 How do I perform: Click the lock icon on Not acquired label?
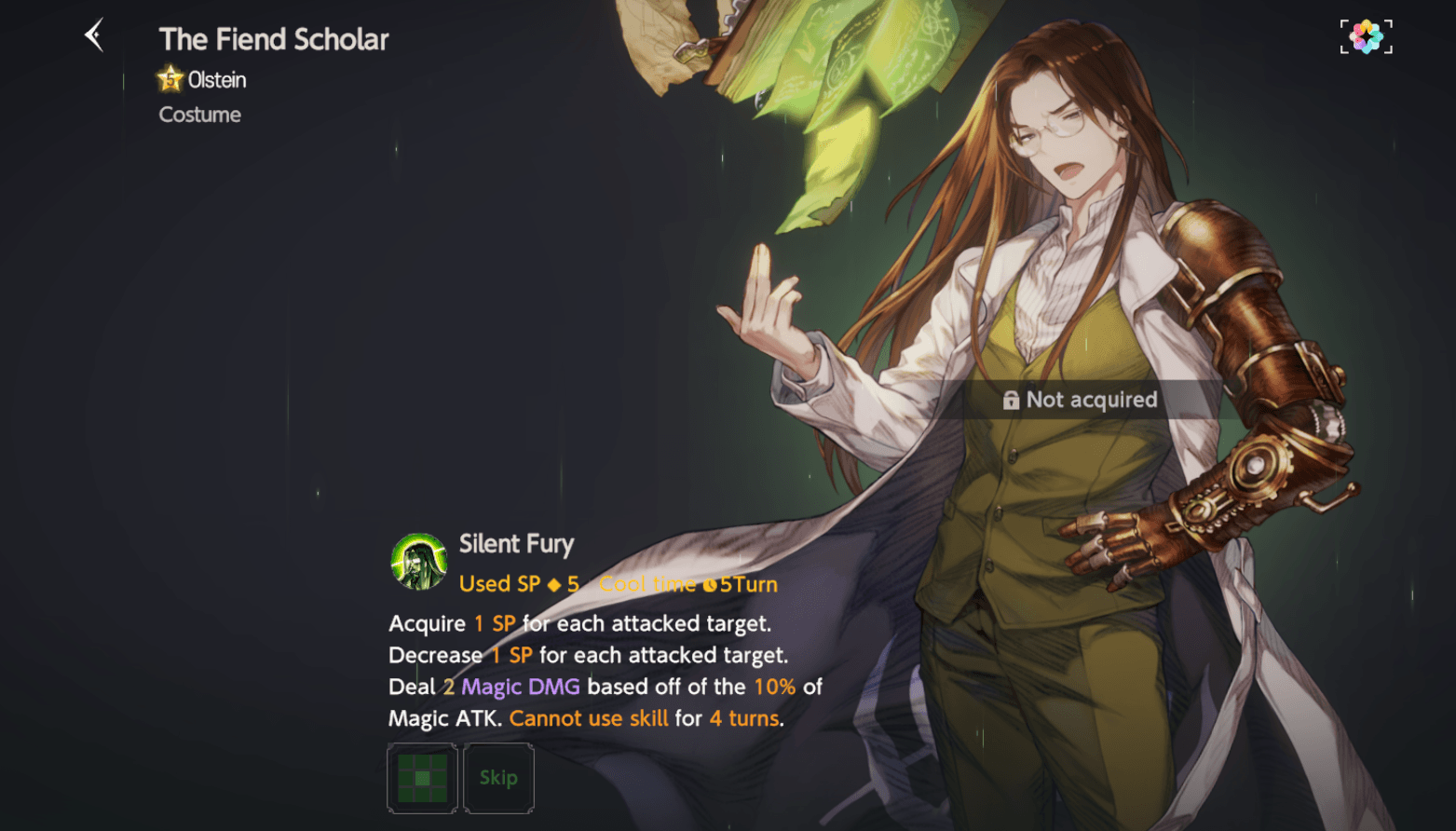pos(1012,400)
